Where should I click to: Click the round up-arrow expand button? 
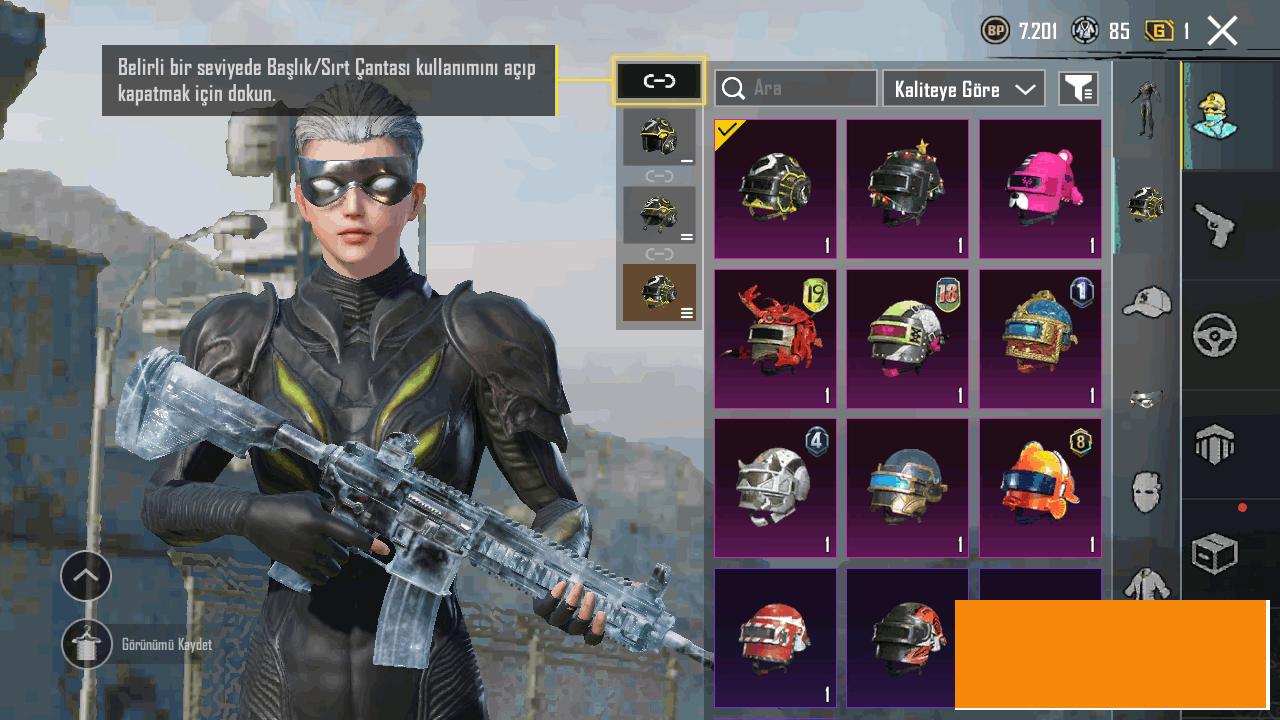point(86,576)
